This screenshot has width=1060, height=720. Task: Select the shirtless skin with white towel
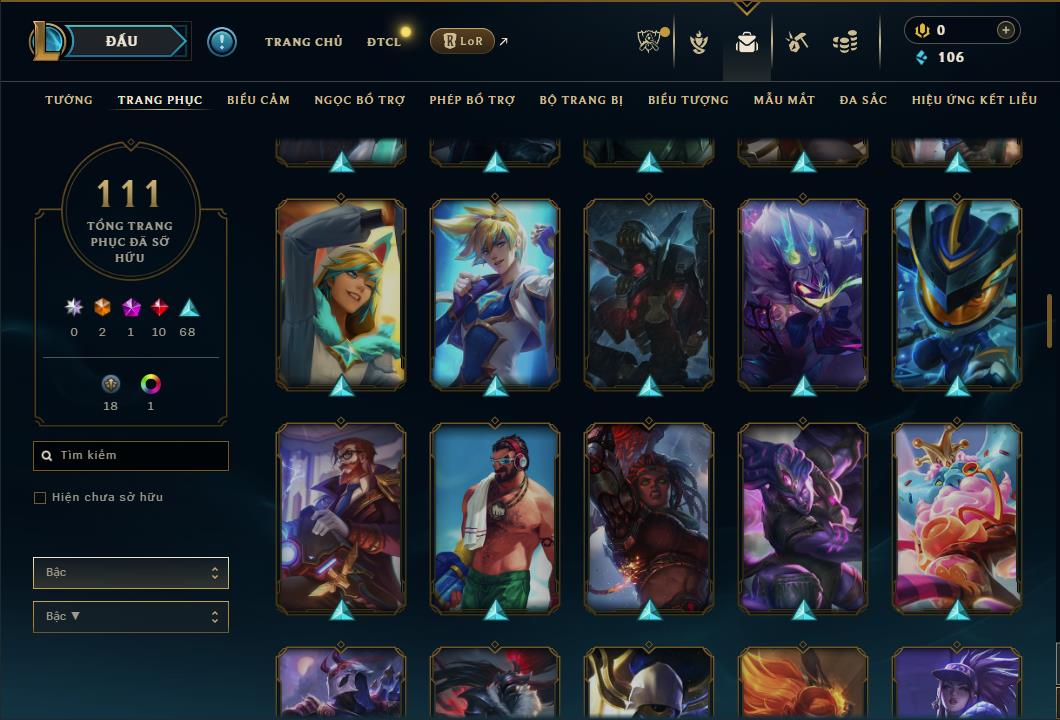[495, 518]
